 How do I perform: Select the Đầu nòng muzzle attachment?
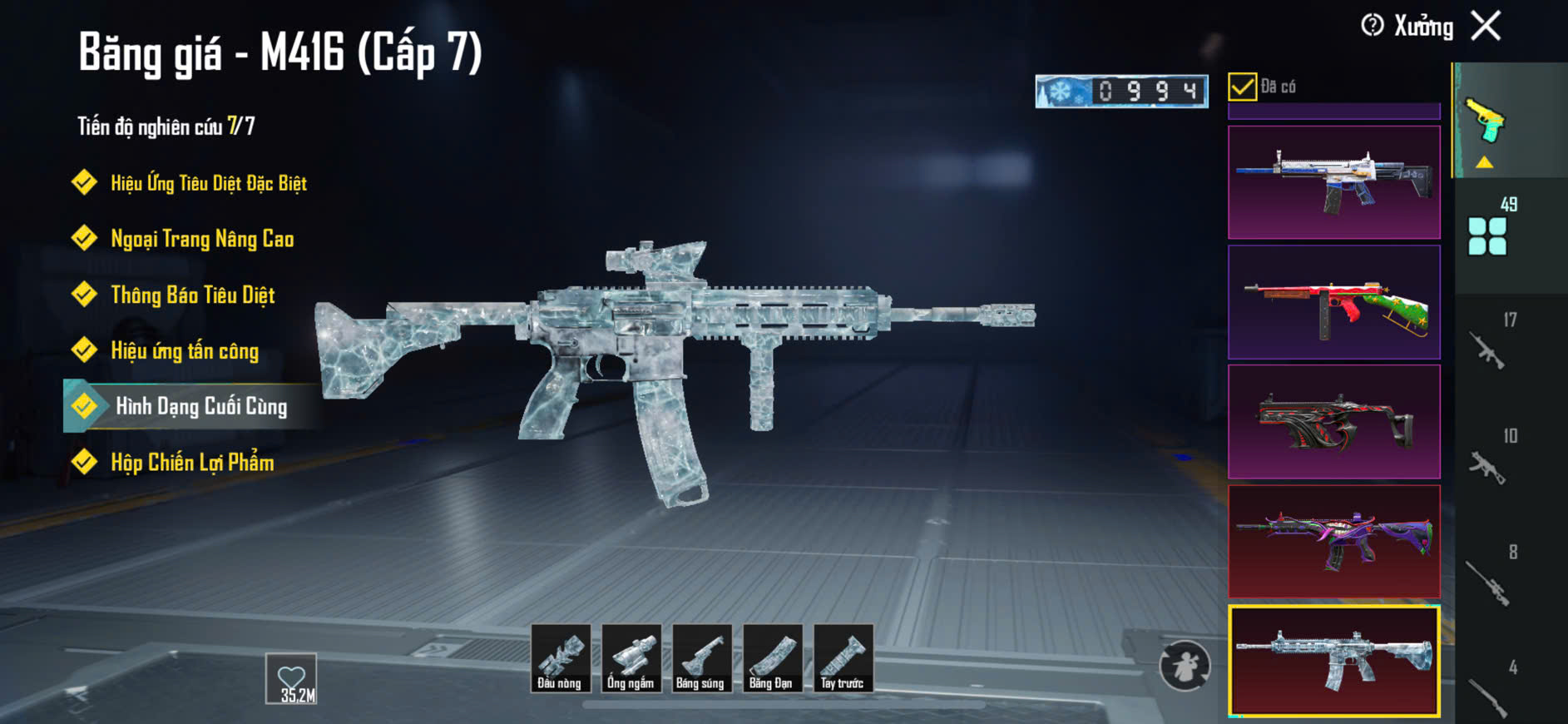tap(560, 658)
